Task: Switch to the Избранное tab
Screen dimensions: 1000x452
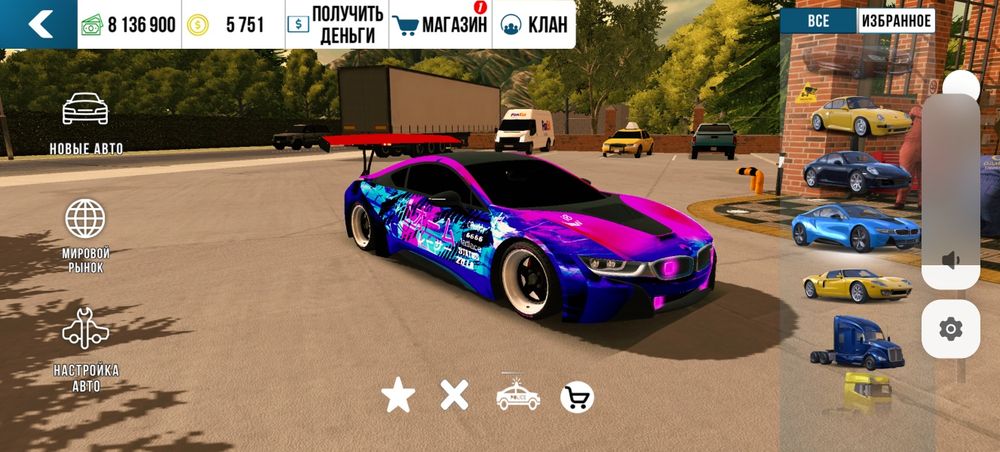Action: click(x=895, y=21)
